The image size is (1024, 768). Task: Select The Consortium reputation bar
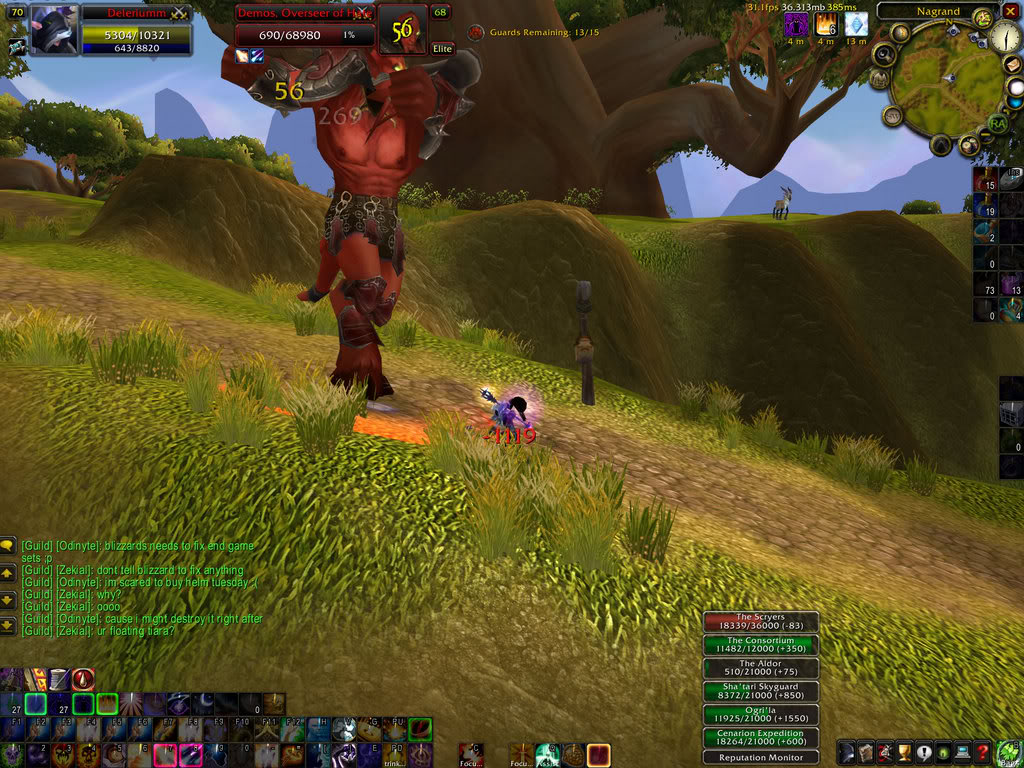760,646
